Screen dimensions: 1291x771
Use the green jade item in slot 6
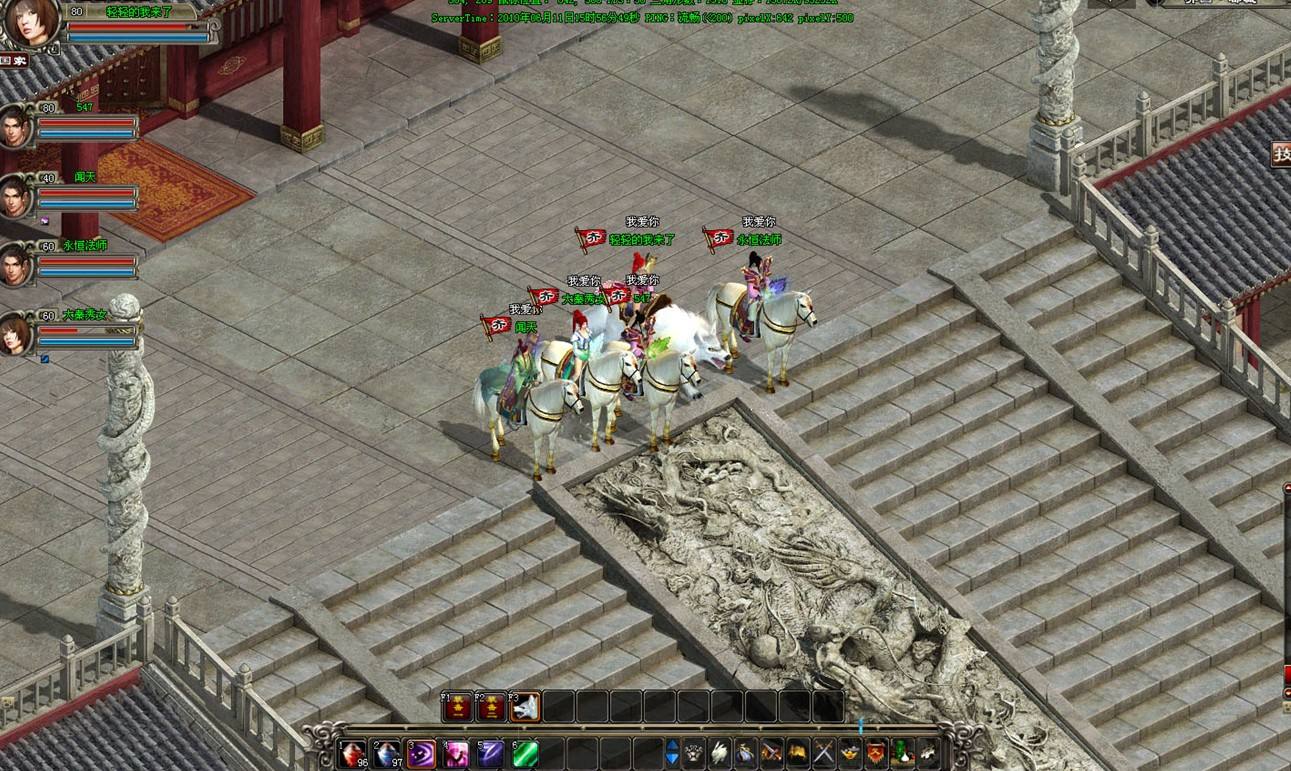click(x=525, y=753)
